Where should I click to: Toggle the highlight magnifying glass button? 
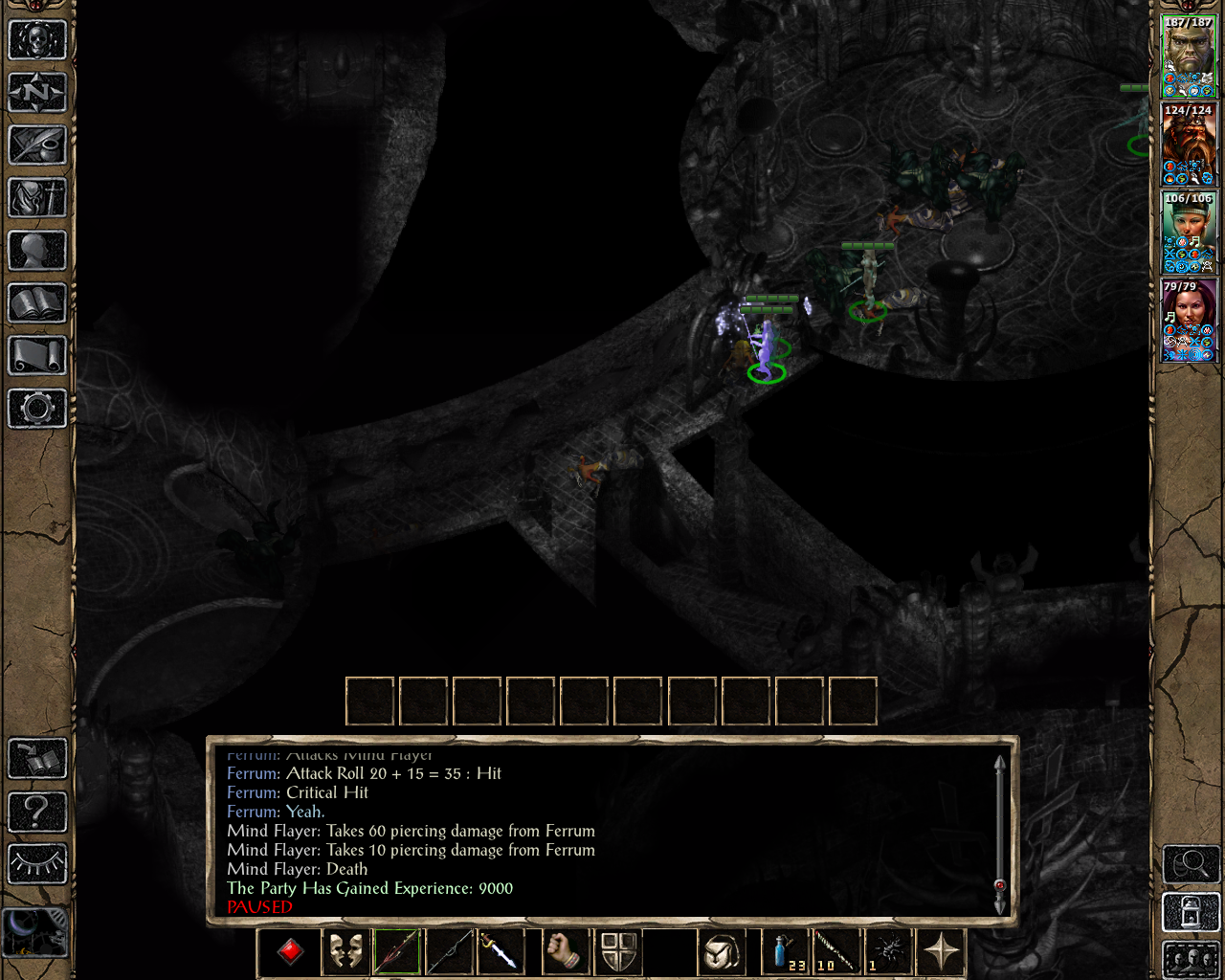point(1191,864)
